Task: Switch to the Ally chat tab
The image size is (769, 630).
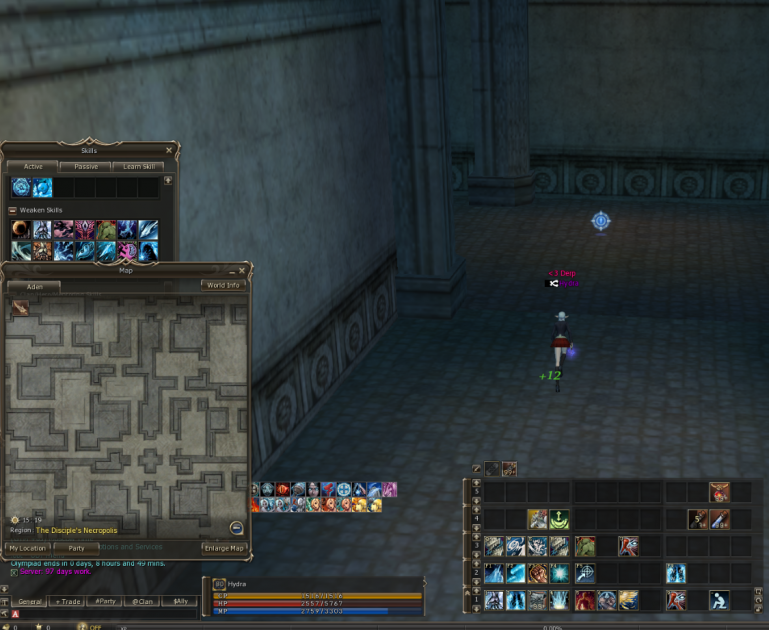Action: click(178, 601)
